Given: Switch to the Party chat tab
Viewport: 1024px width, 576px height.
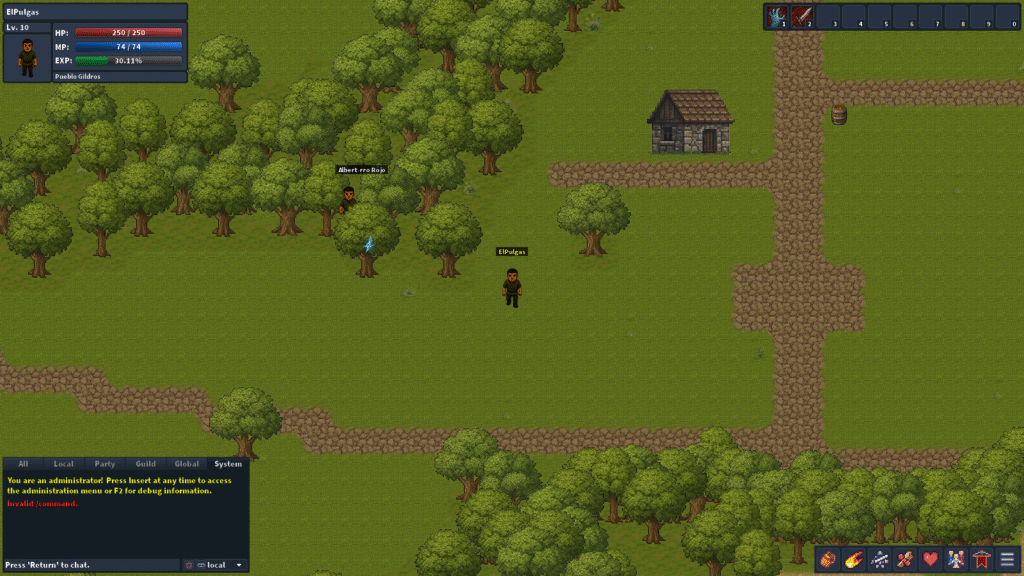Looking at the screenshot, I should [x=105, y=464].
